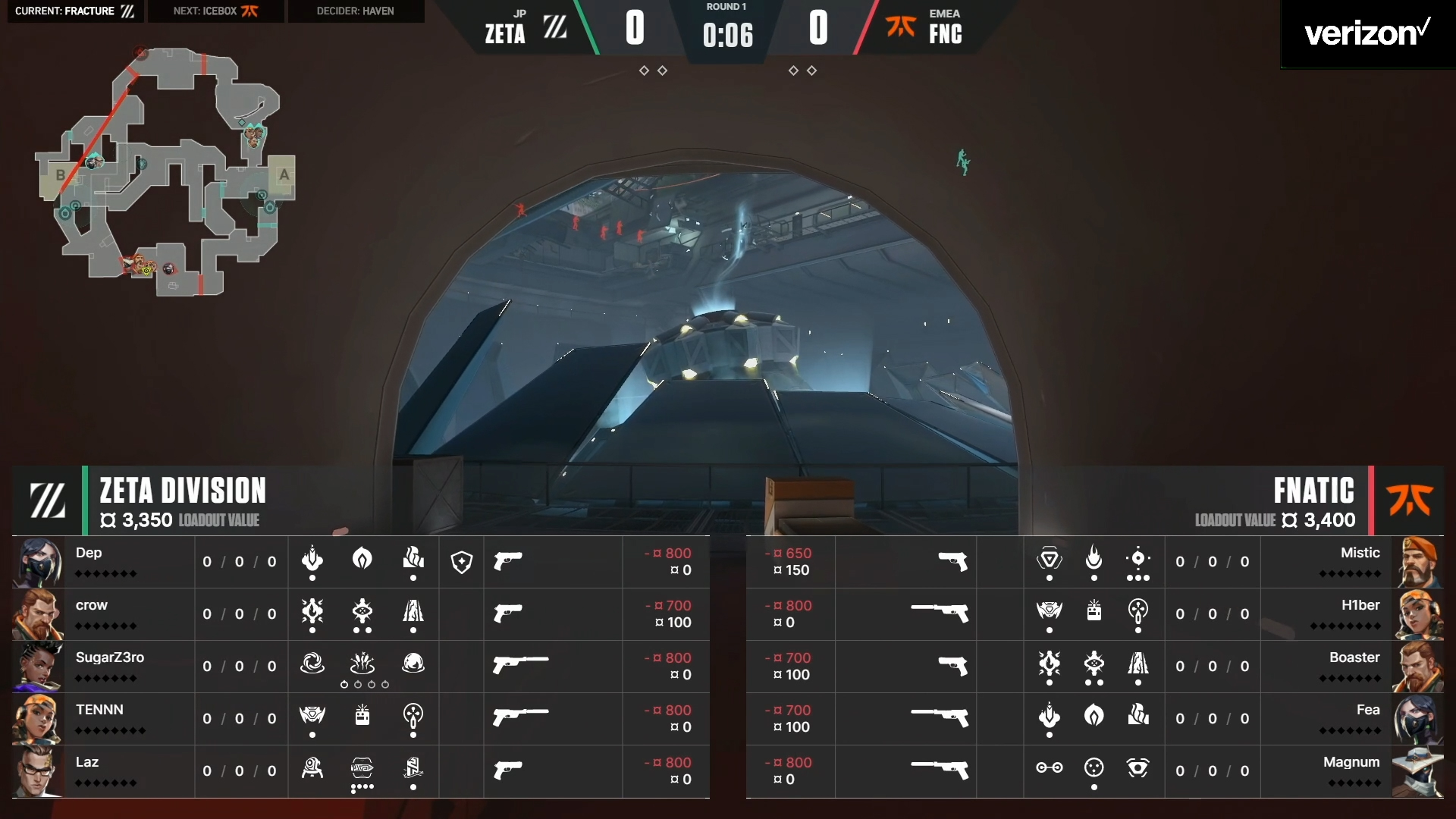Select SugarZ3ro's agent portrait
The image size is (1456, 819).
(x=38, y=667)
